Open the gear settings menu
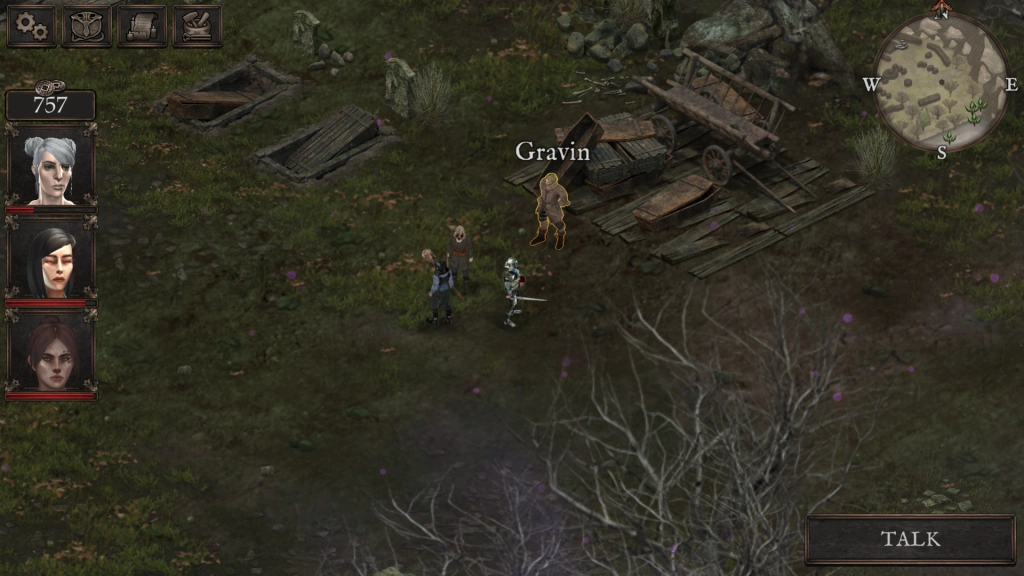1024x576 pixels. pyautogui.click(x=32, y=26)
